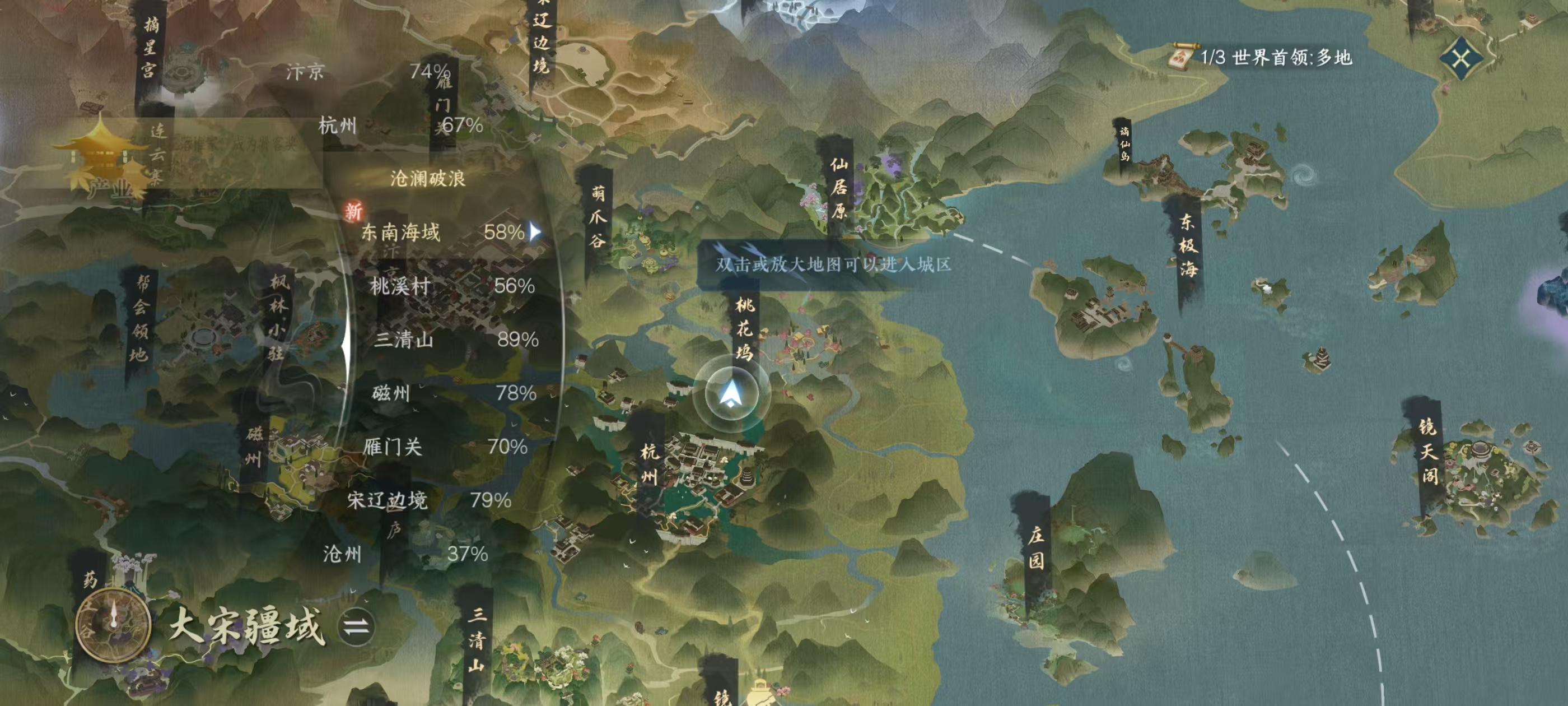Close the world map with the X button

tap(1461, 58)
